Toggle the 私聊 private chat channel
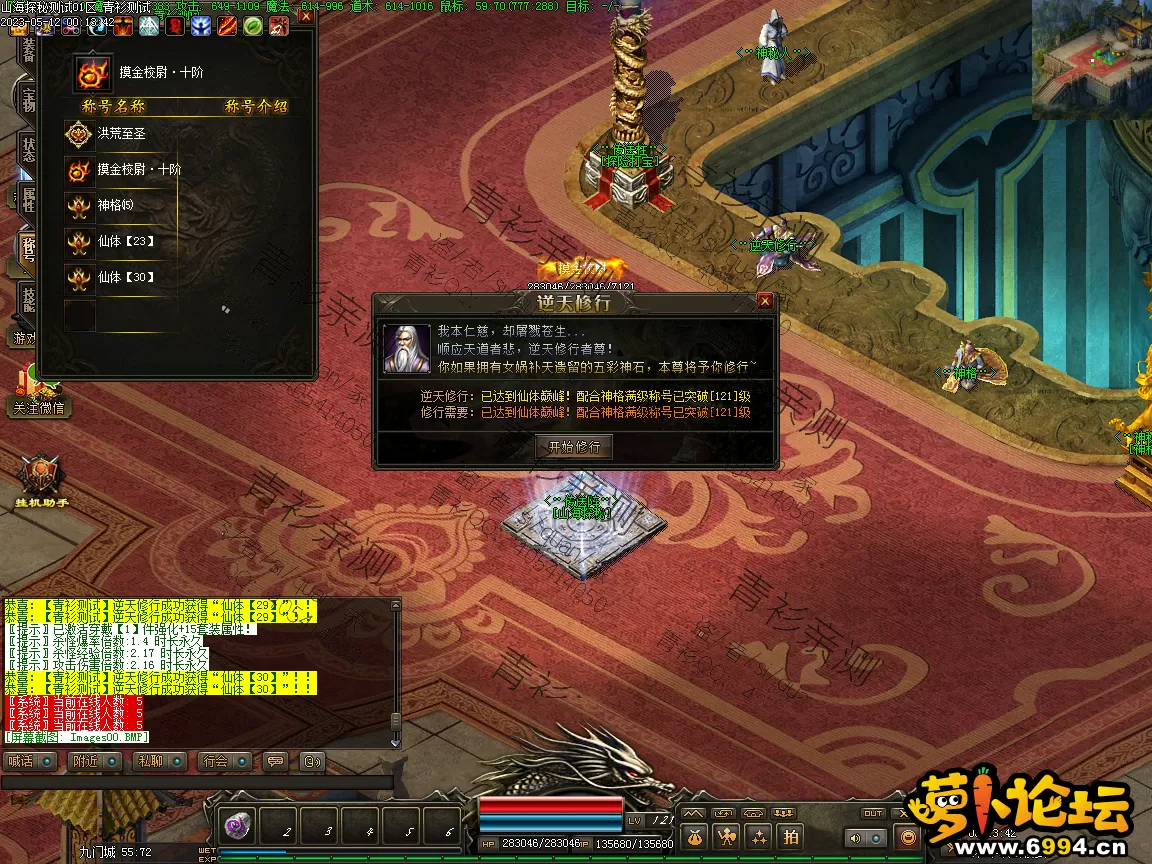 [x=159, y=761]
